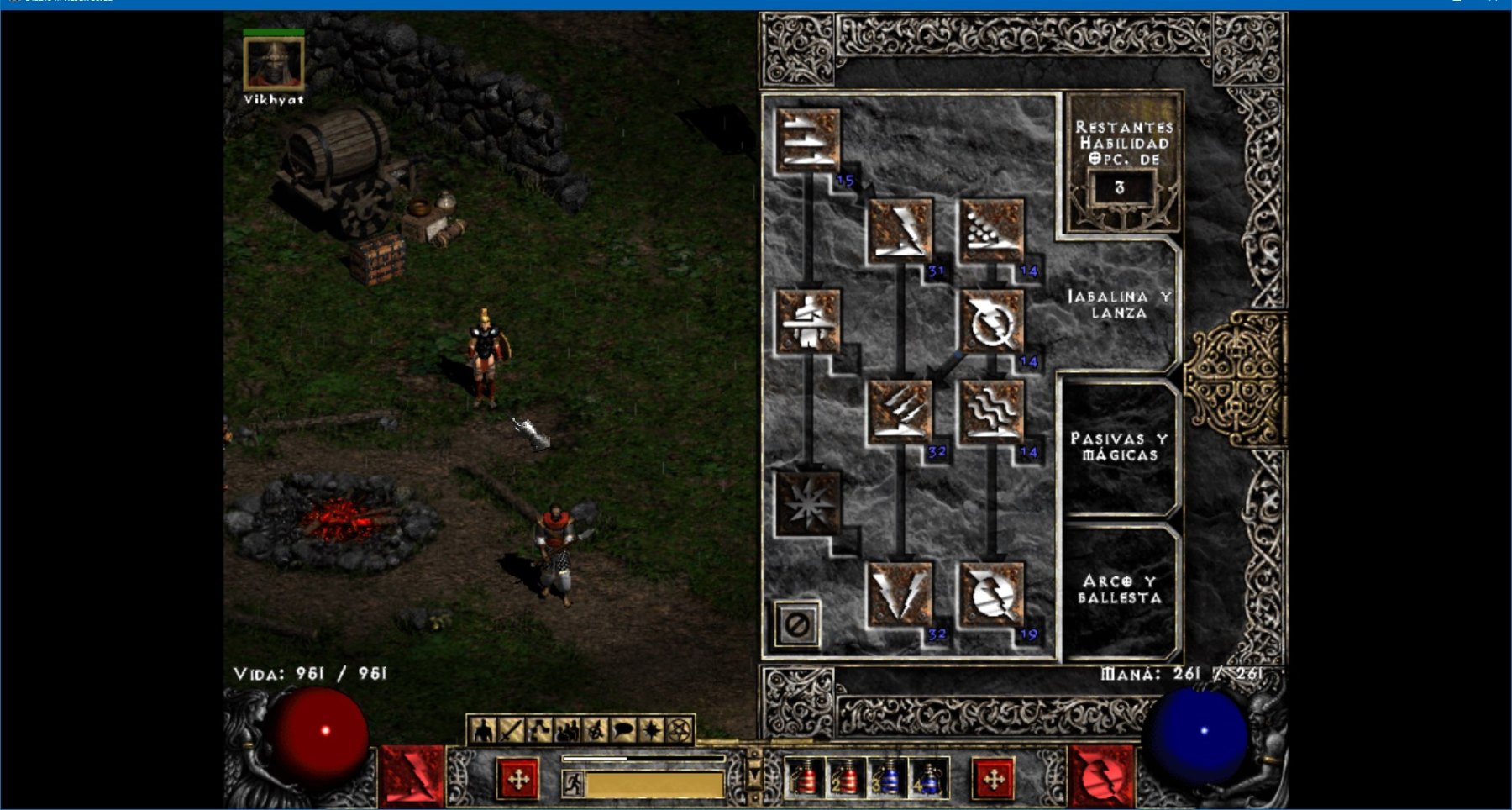Show the party screen from the mini panel
Image resolution: width=1512 pixels, height=810 pixels.
[x=567, y=732]
